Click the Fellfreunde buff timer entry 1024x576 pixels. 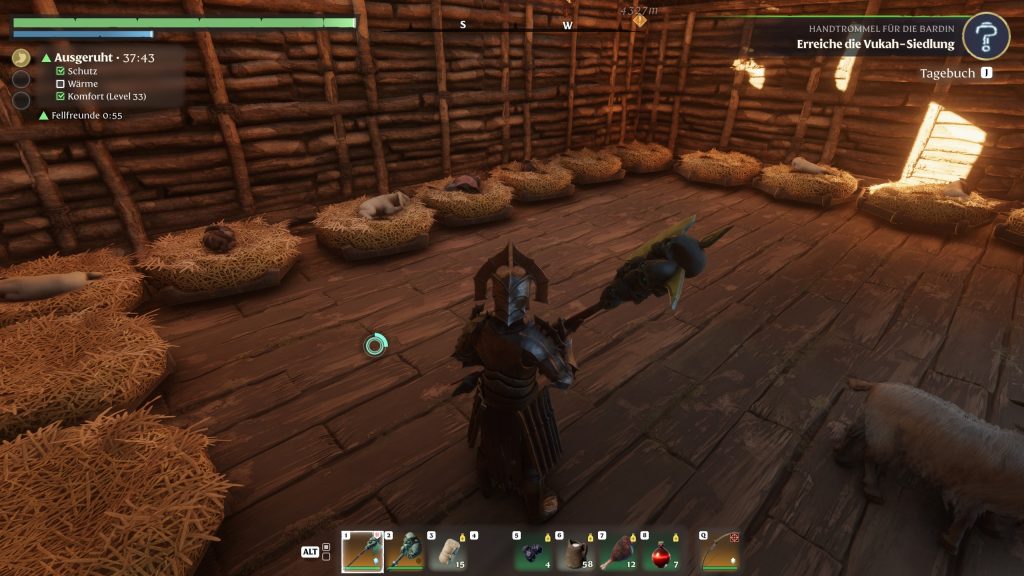pos(80,116)
